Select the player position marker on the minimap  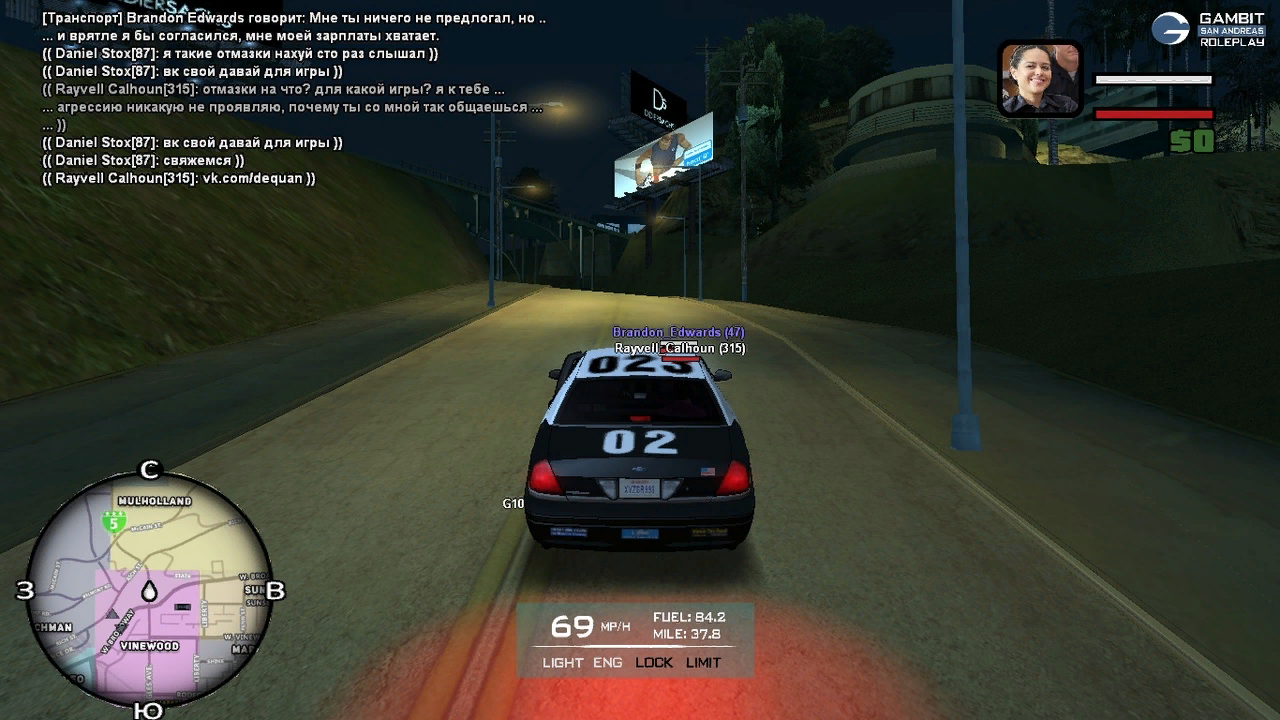[149, 591]
